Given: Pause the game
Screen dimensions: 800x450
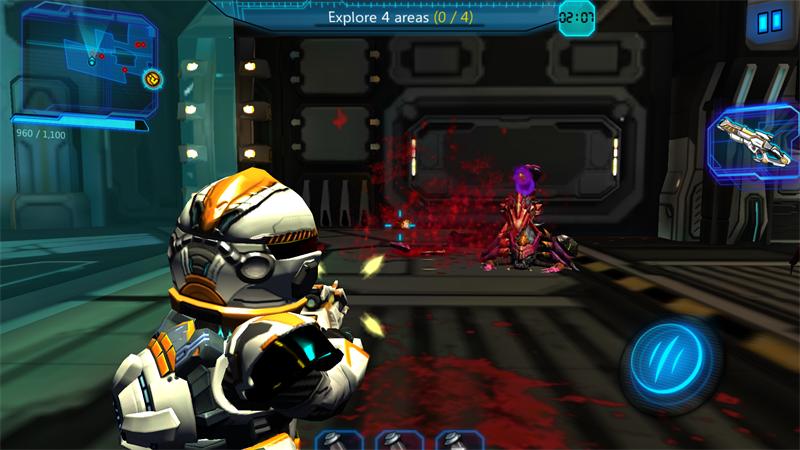Looking at the screenshot, I should (x=769, y=21).
